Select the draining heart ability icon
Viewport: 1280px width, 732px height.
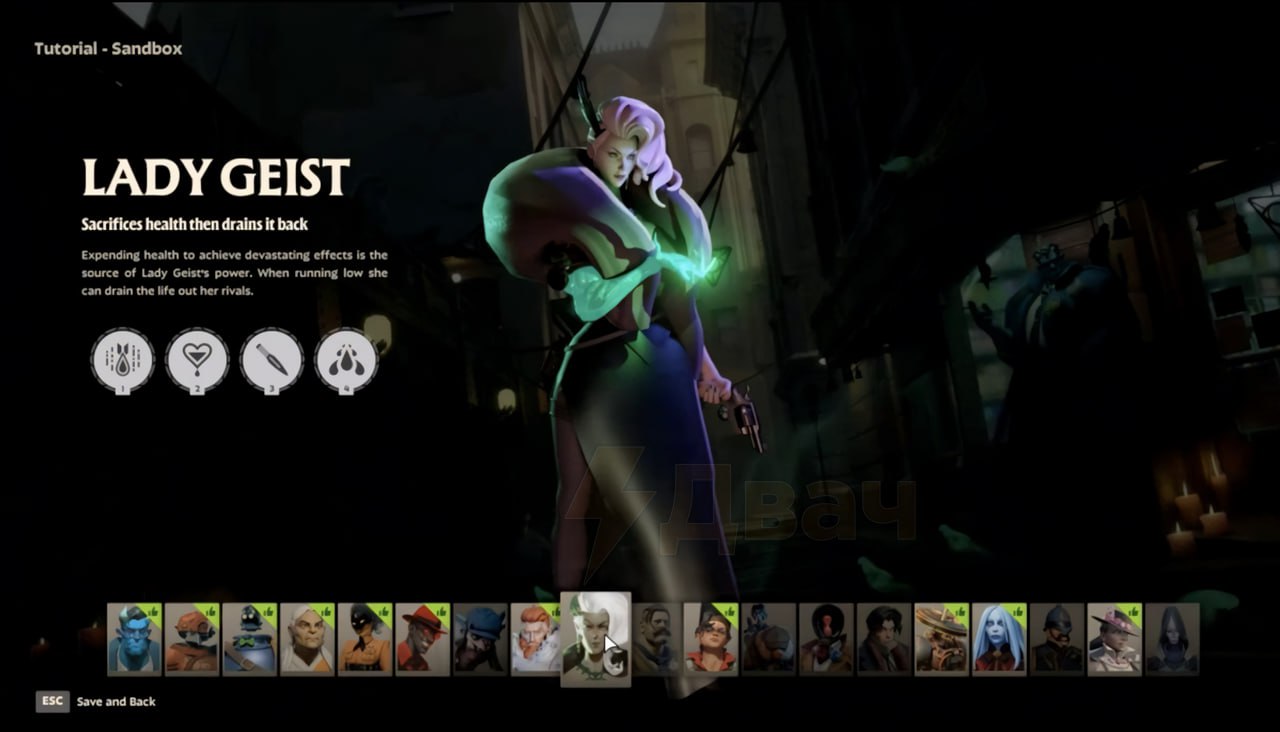coord(197,360)
